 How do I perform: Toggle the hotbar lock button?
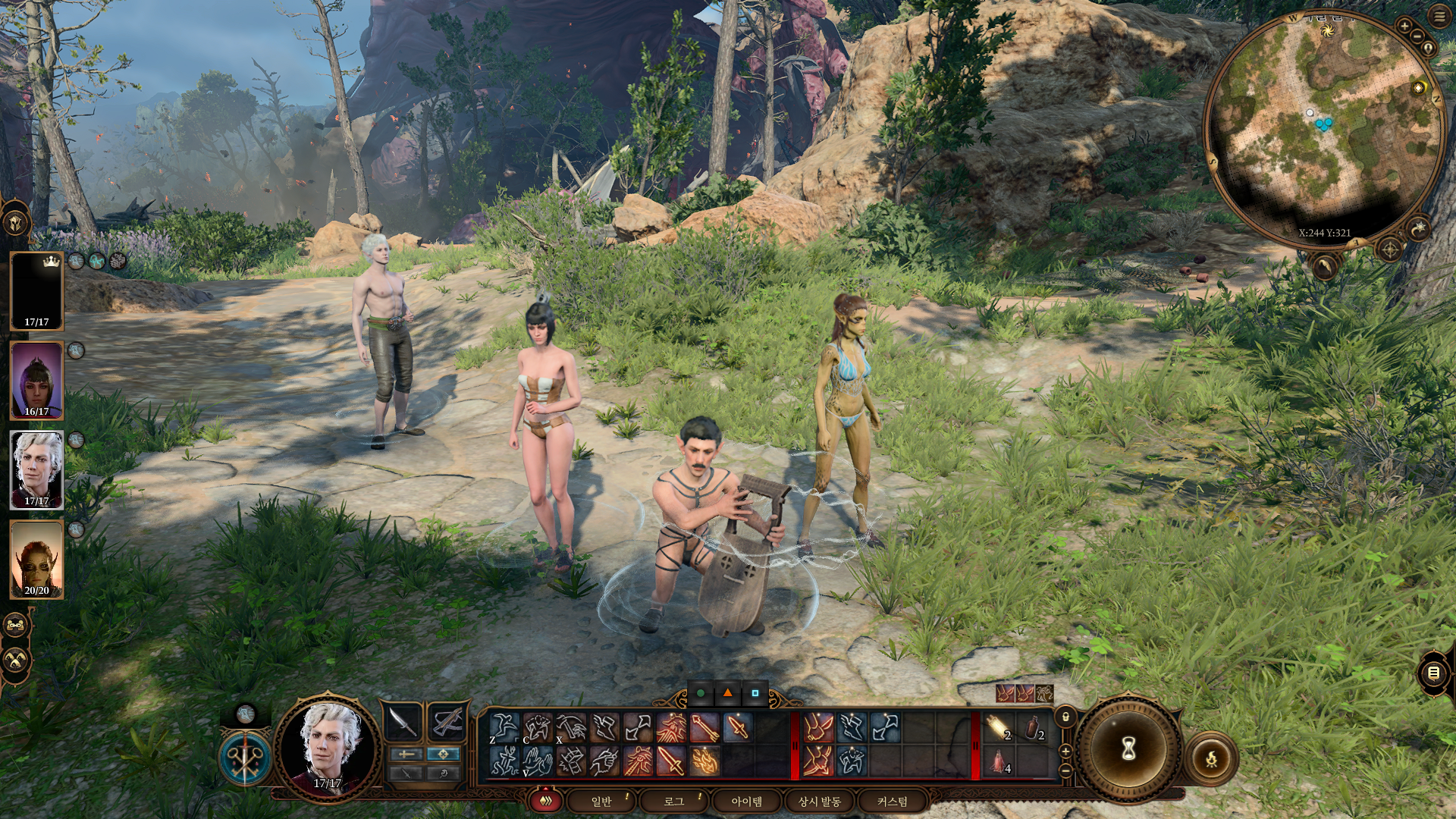(1065, 717)
